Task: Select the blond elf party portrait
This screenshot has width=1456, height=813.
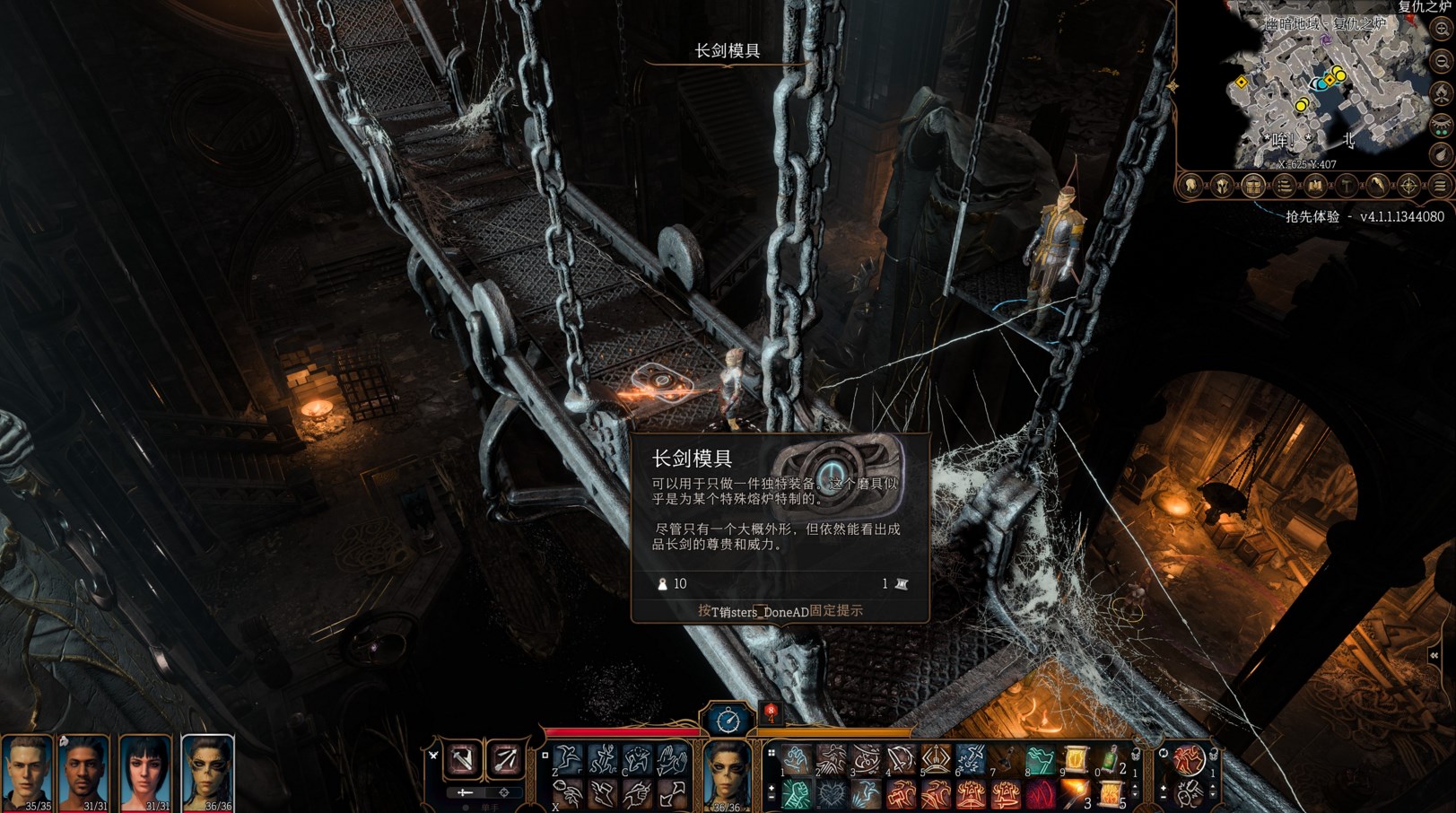Action: (x=27, y=770)
